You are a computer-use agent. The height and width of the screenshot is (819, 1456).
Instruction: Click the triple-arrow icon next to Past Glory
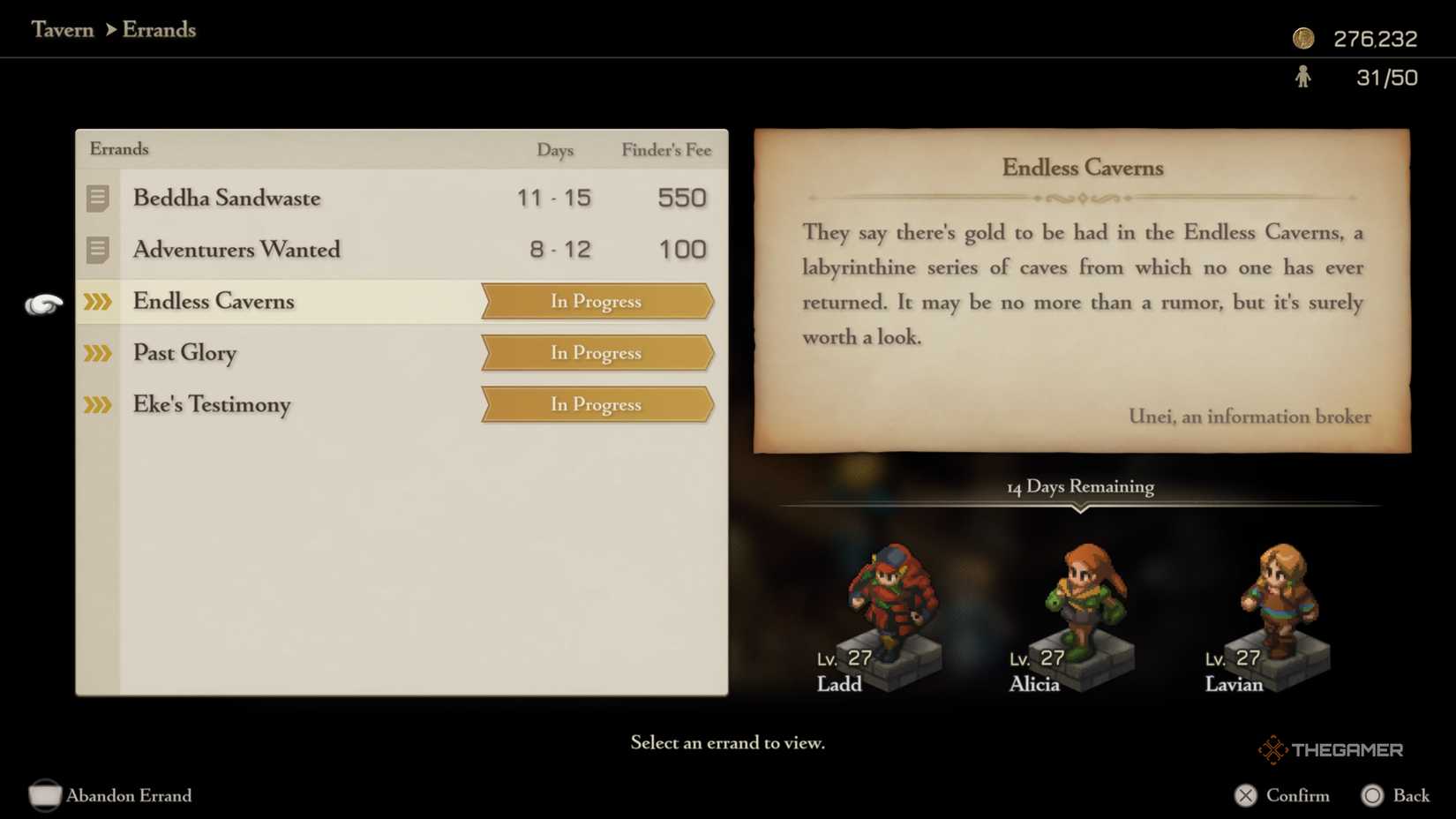point(97,353)
